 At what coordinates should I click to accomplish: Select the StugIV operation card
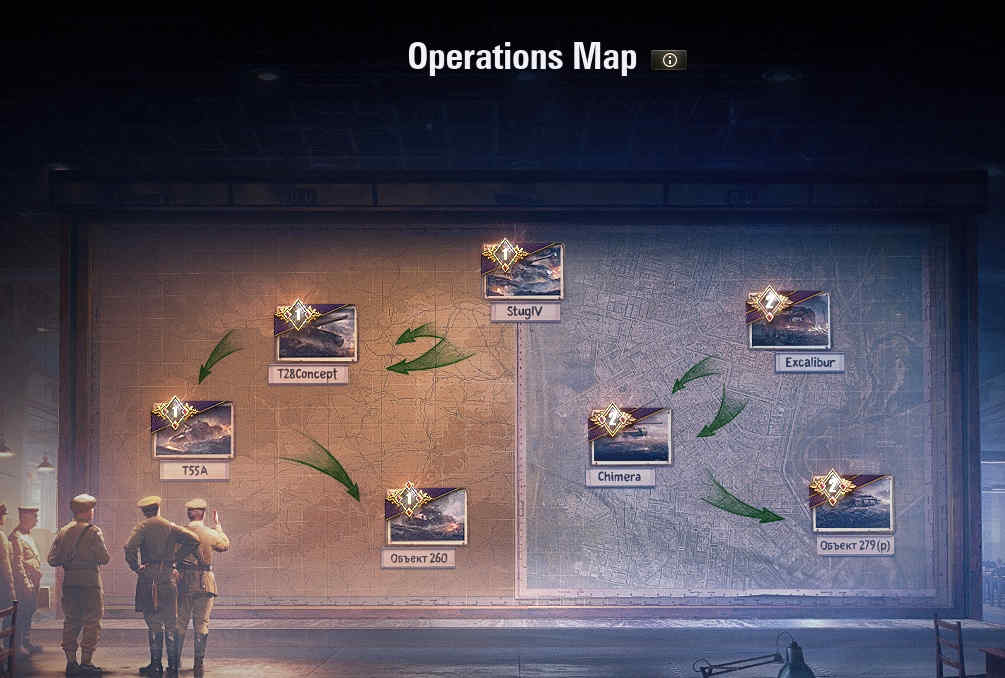point(524,272)
